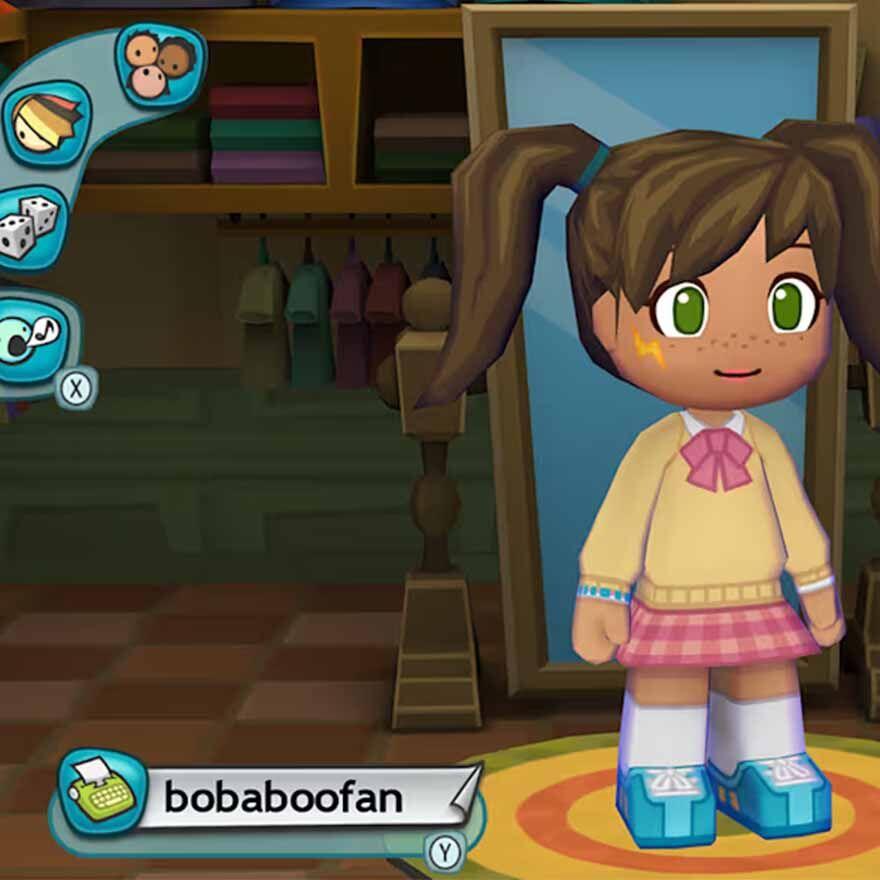Randomize the character with the dice icon
Viewport: 880px width, 880px height.
point(31,227)
